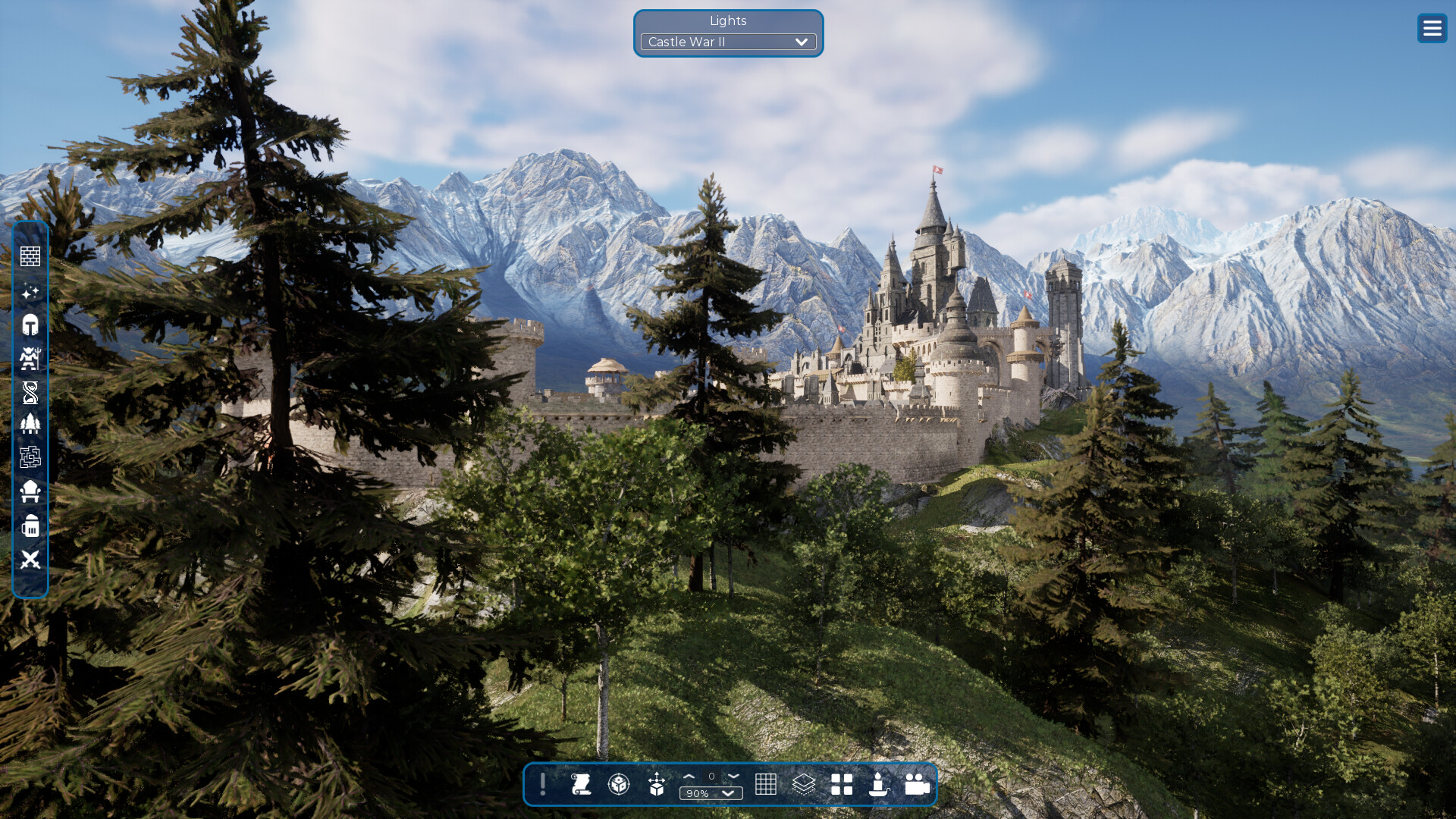Select the beer mug tavern category
The height and width of the screenshot is (819, 1456).
30,525
